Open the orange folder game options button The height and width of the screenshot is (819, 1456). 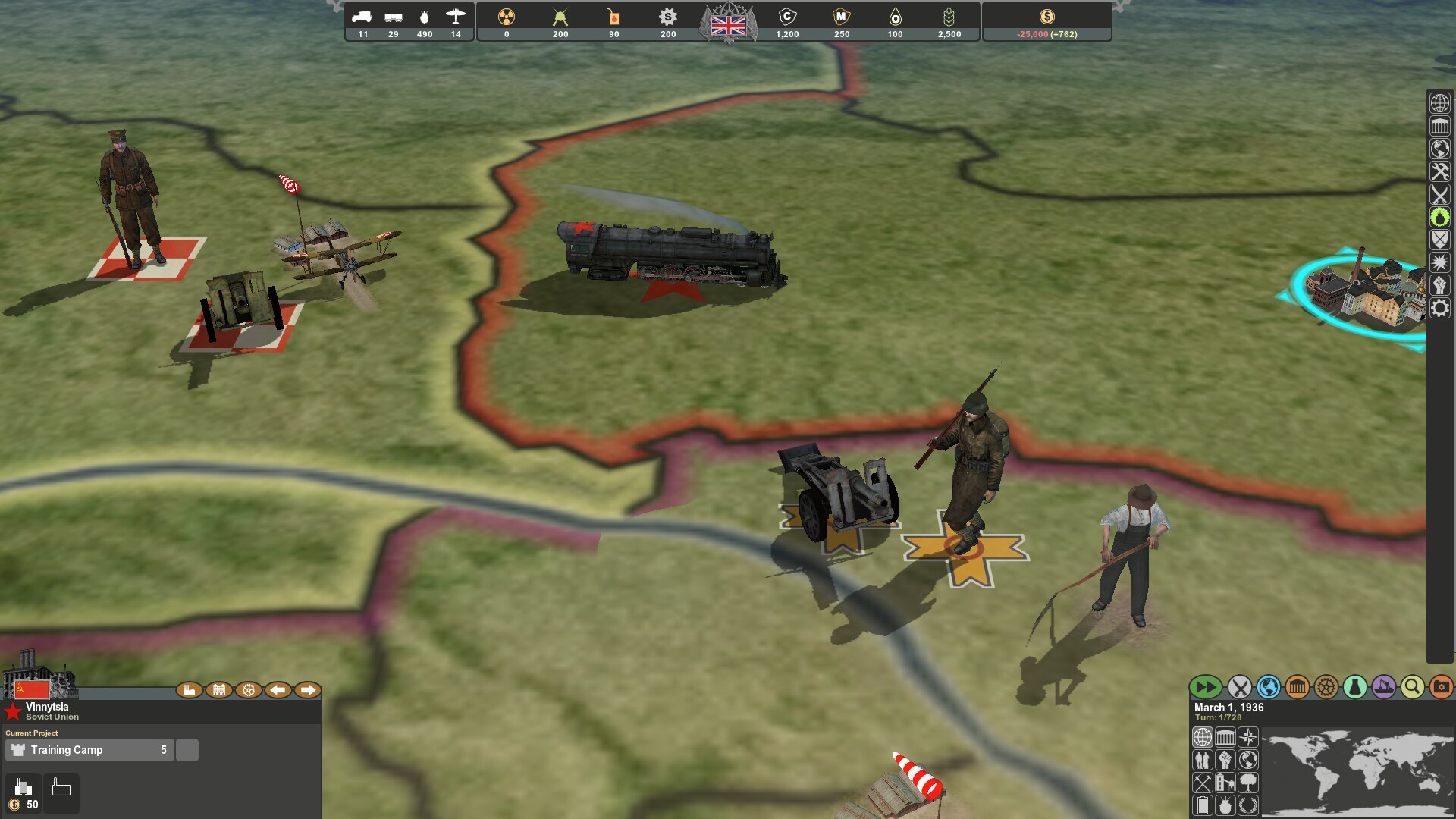point(1441,688)
